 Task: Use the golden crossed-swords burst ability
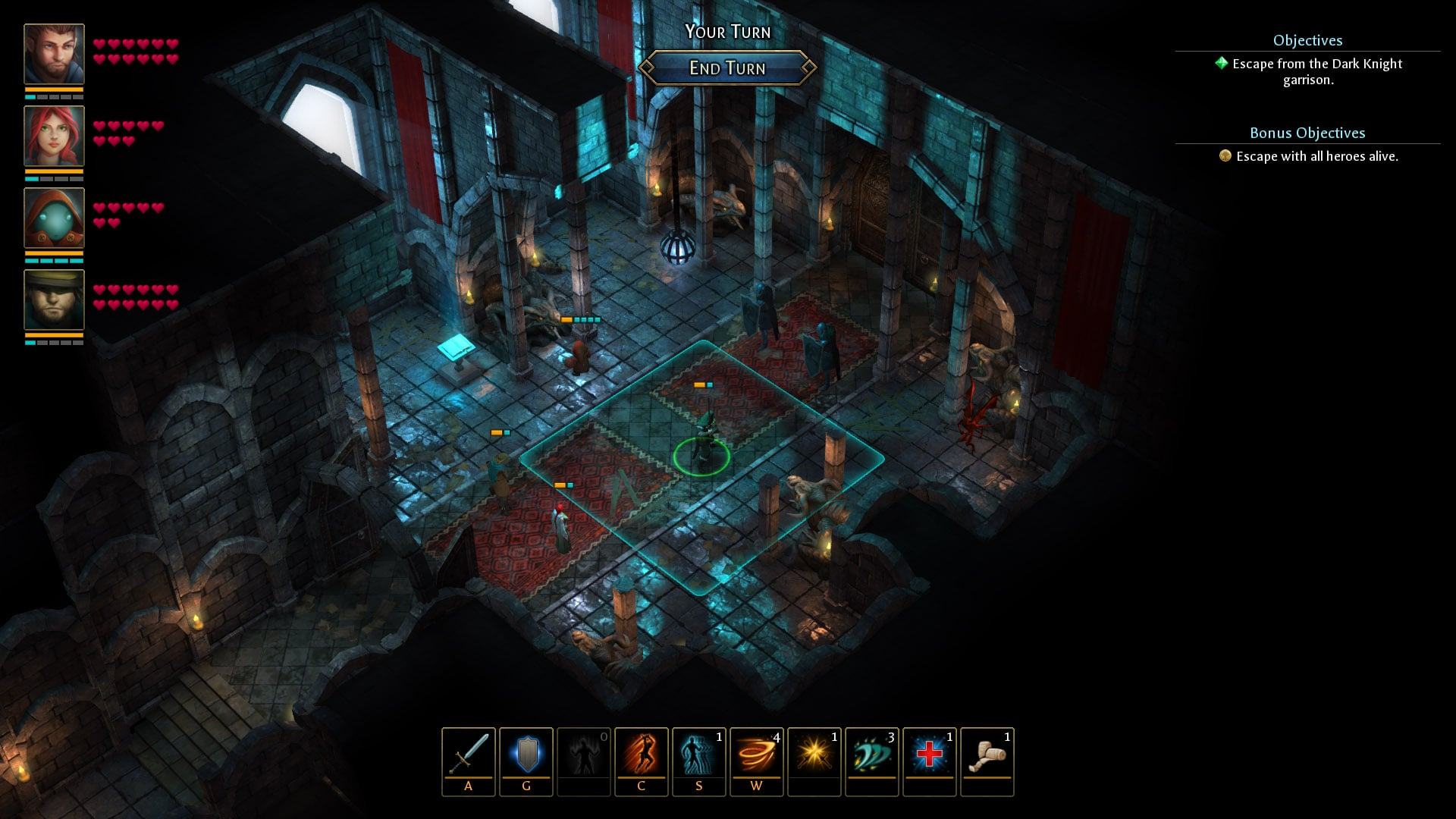point(814,755)
